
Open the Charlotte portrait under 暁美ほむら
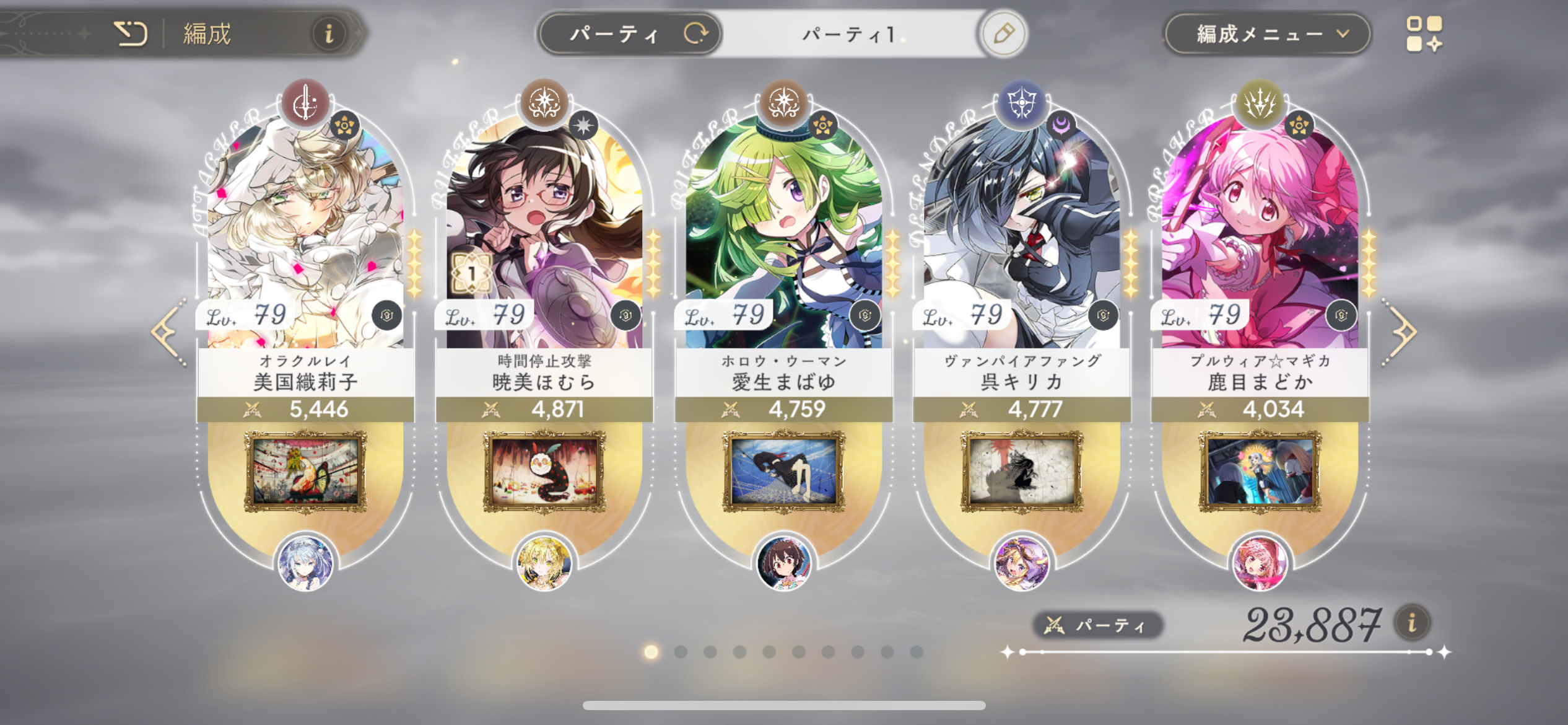point(544,472)
